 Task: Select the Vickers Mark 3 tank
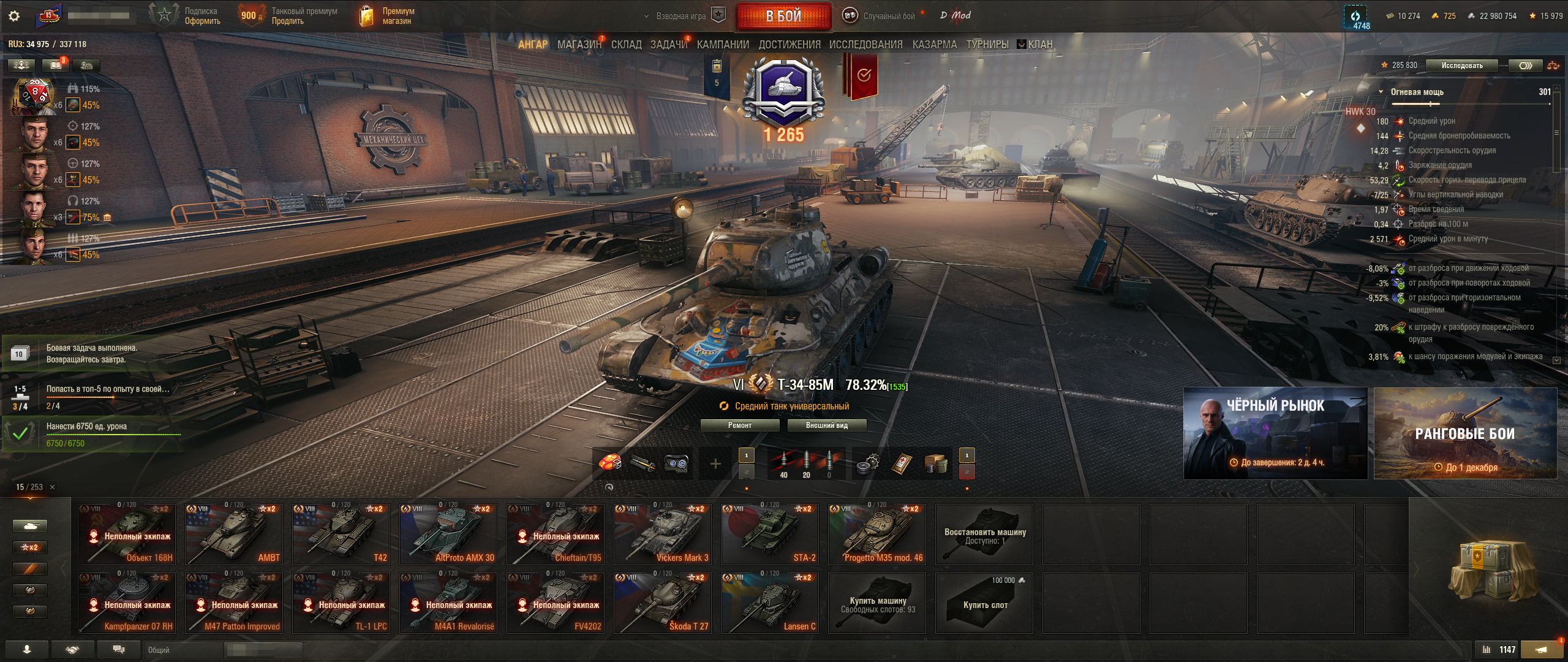663,535
